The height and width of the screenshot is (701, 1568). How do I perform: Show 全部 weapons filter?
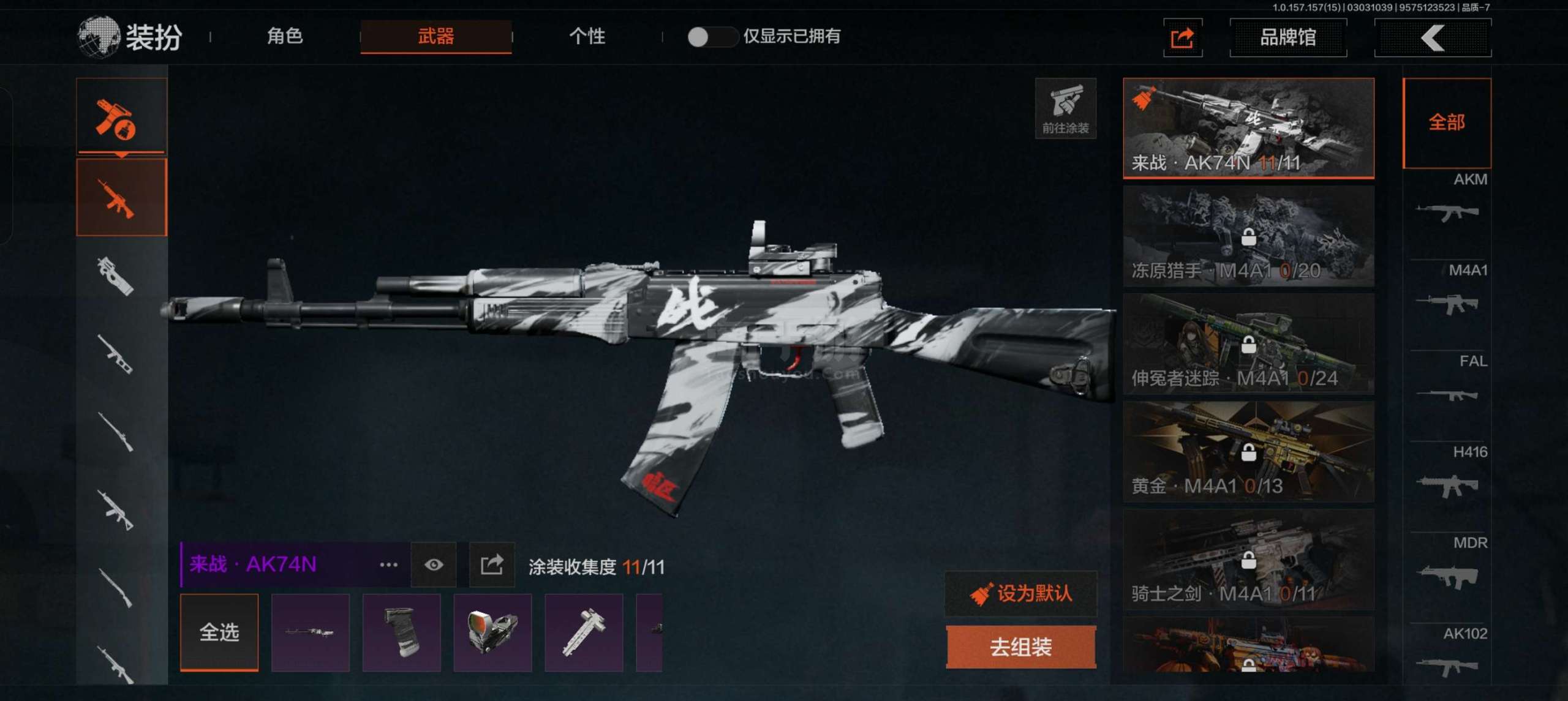click(x=1446, y=122)
